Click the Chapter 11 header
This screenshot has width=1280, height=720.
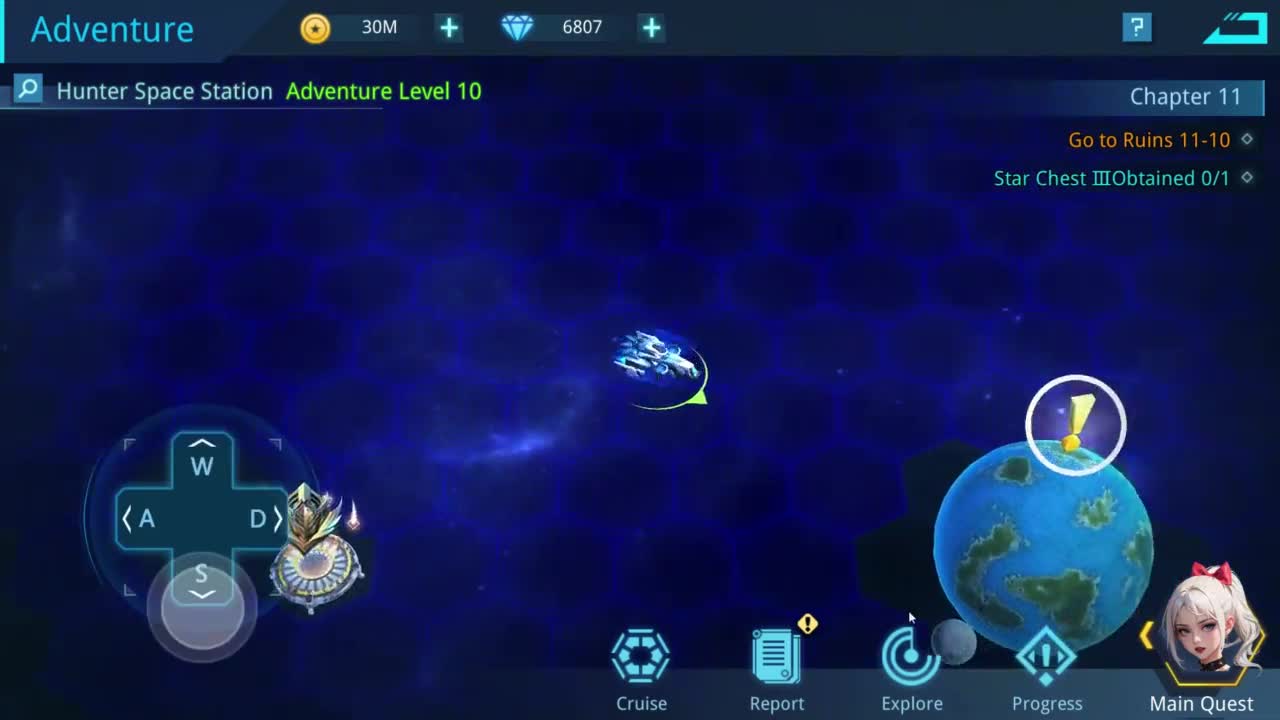pos(1185,97)
